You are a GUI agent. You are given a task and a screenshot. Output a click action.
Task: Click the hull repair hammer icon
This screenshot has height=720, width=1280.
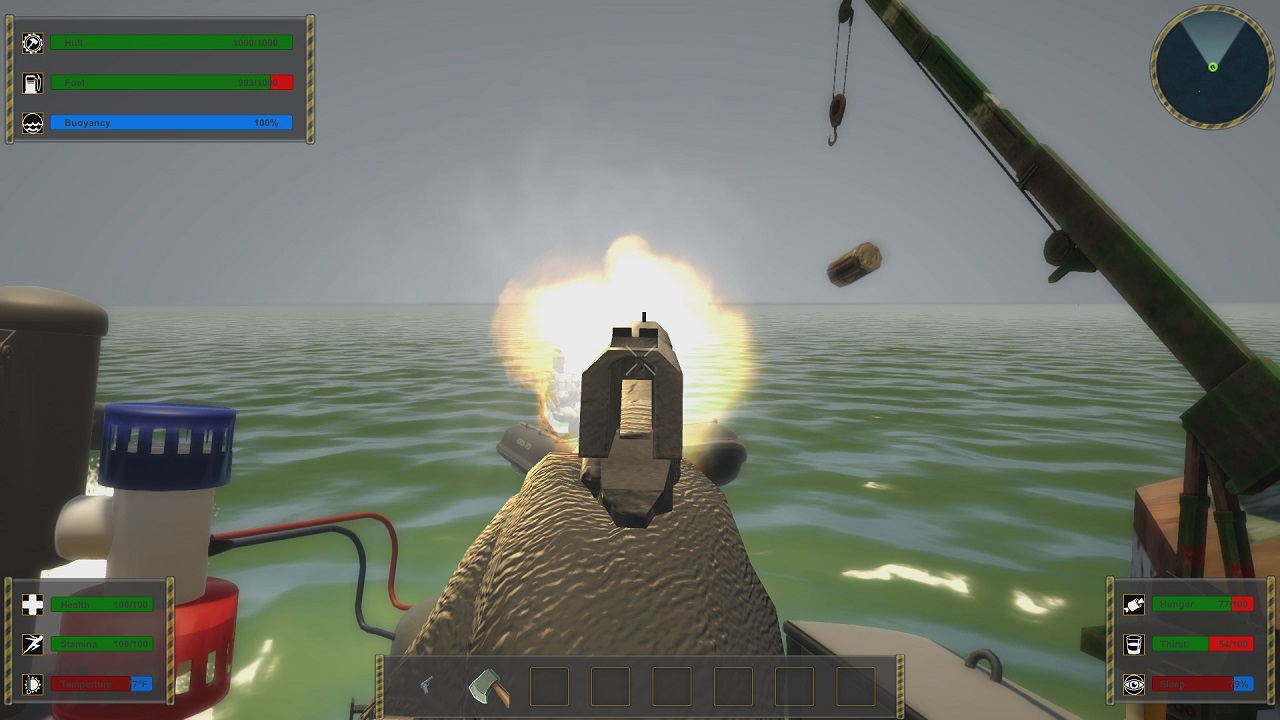(x=33, y=43)
